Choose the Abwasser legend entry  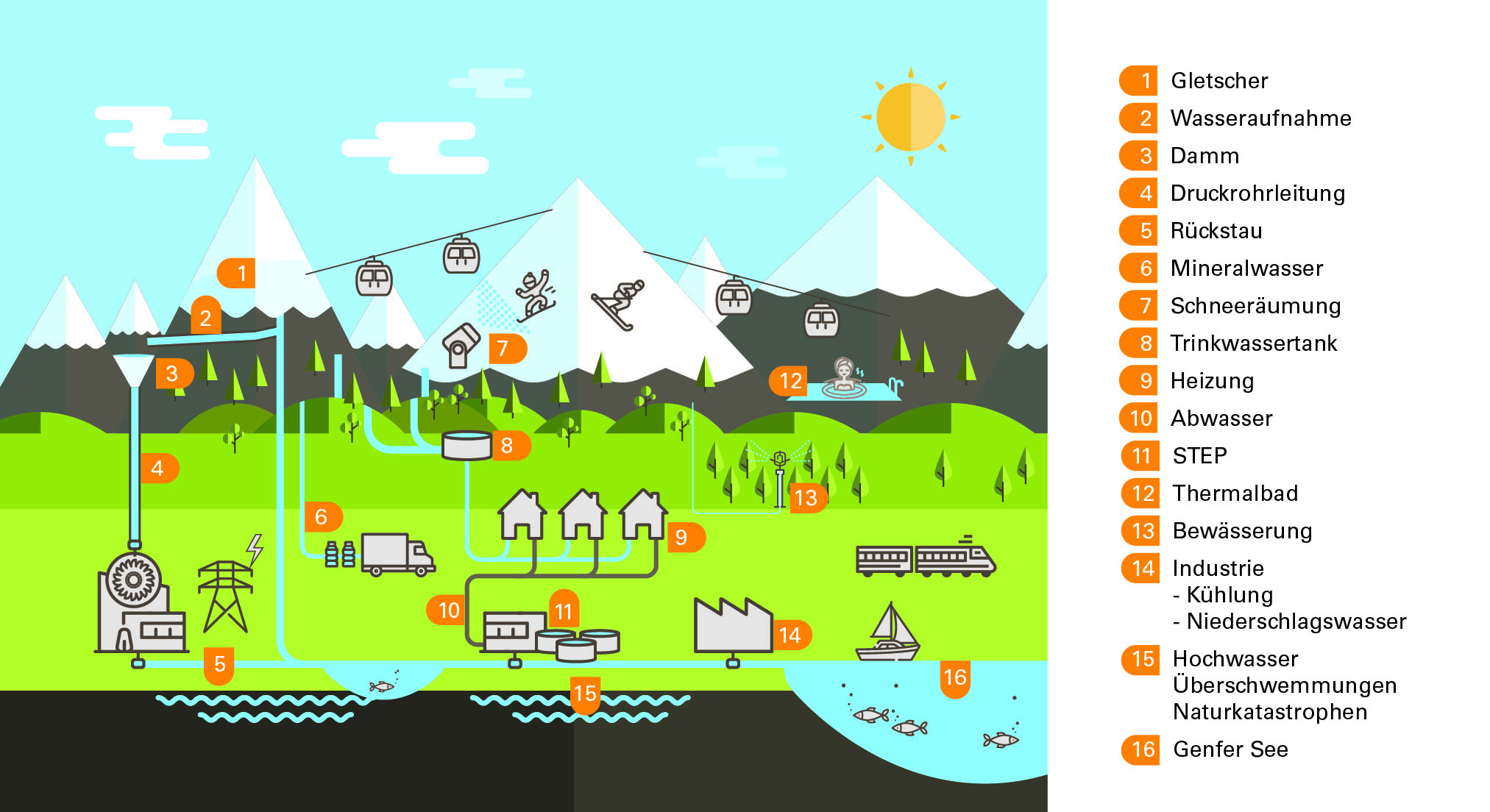coord(1221,419)
